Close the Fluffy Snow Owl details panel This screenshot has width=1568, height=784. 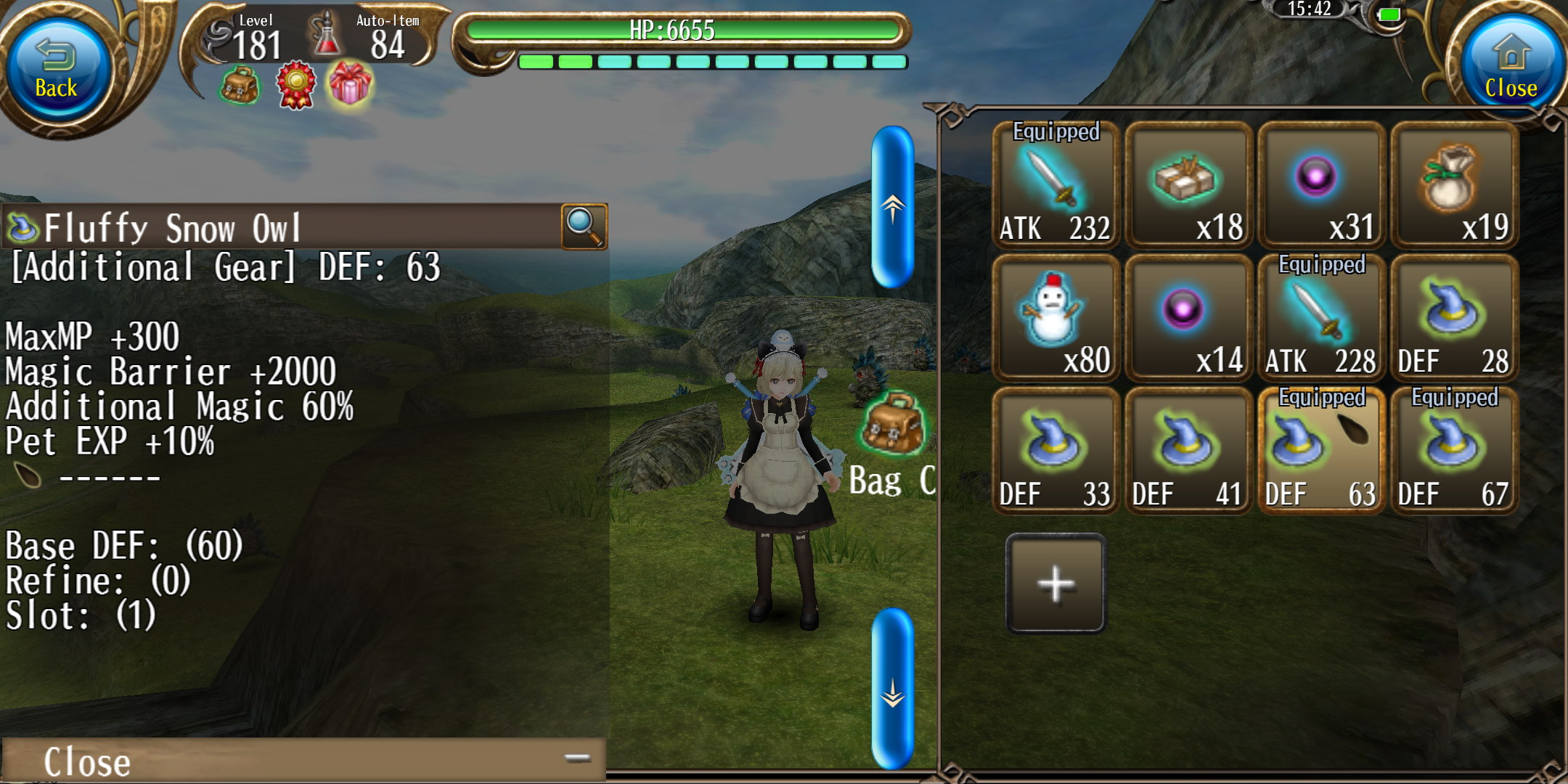[x=303, y=760]
